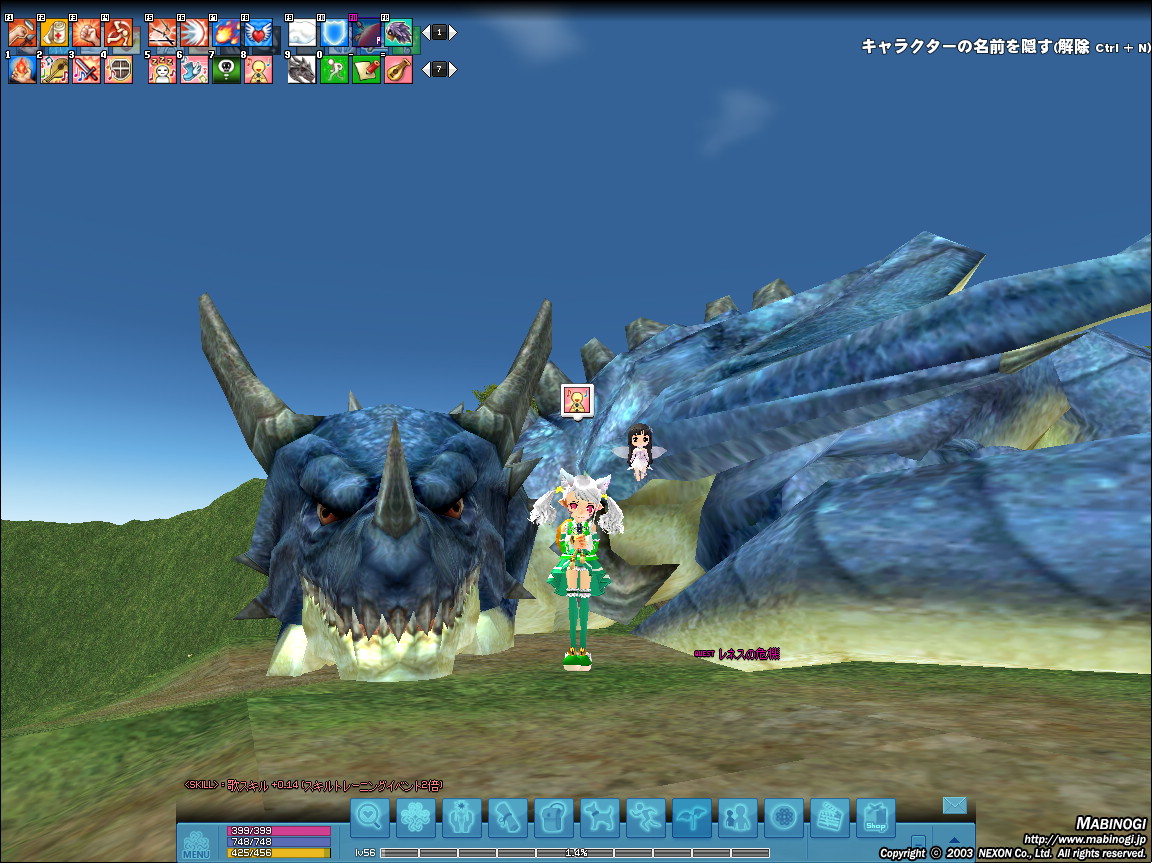Open the MENU button

(196, 843)
